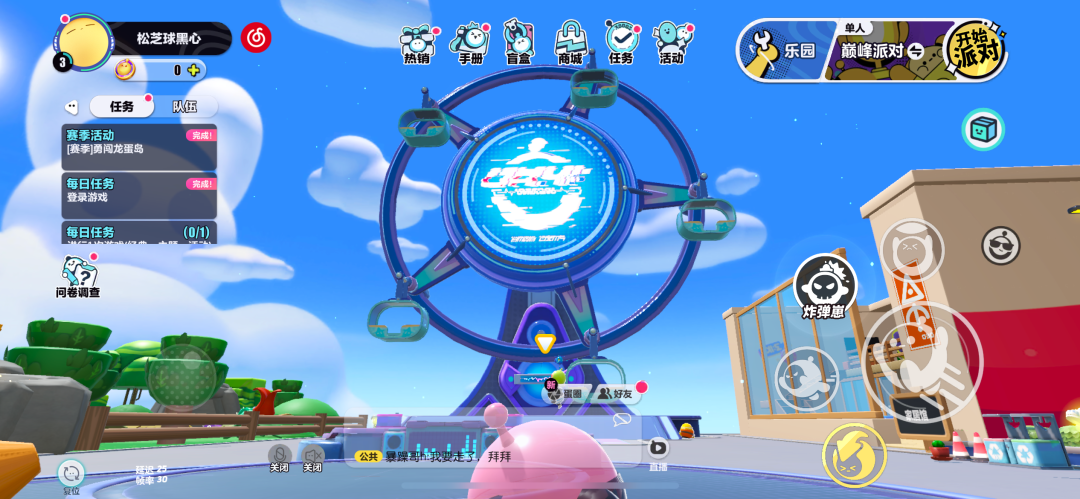Open the 问卷调查 survey

tap(78, 276)
